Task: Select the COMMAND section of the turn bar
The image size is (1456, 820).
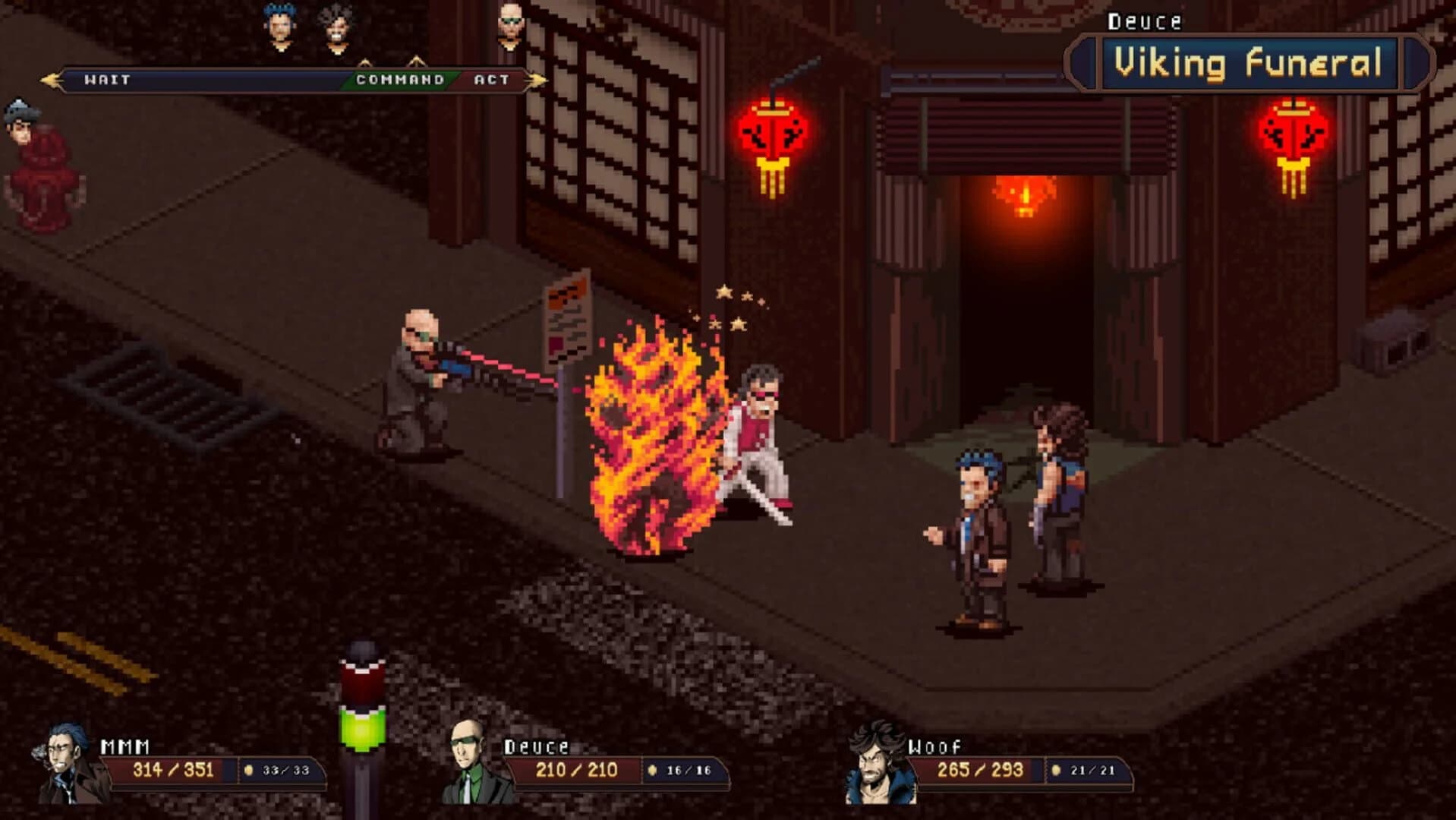Action: (x=398, y=79)
